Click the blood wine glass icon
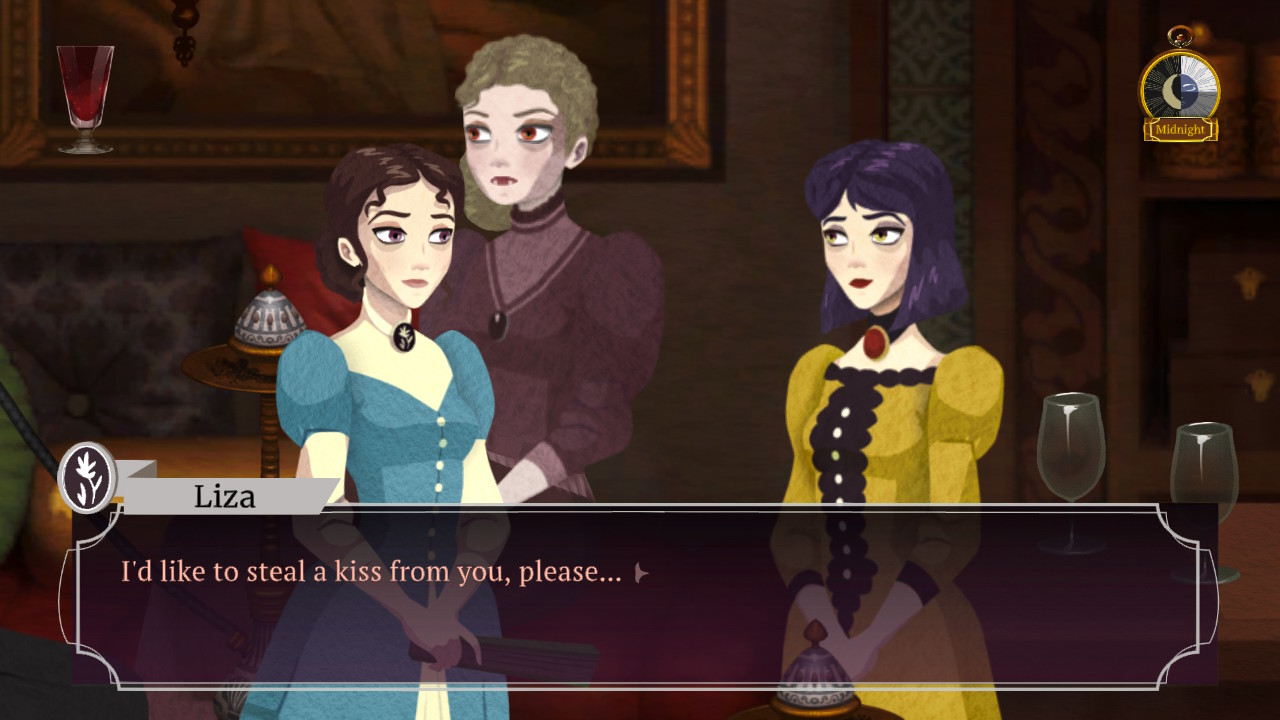The width and height of the screenshot is (1280, 720). point(85,98)
